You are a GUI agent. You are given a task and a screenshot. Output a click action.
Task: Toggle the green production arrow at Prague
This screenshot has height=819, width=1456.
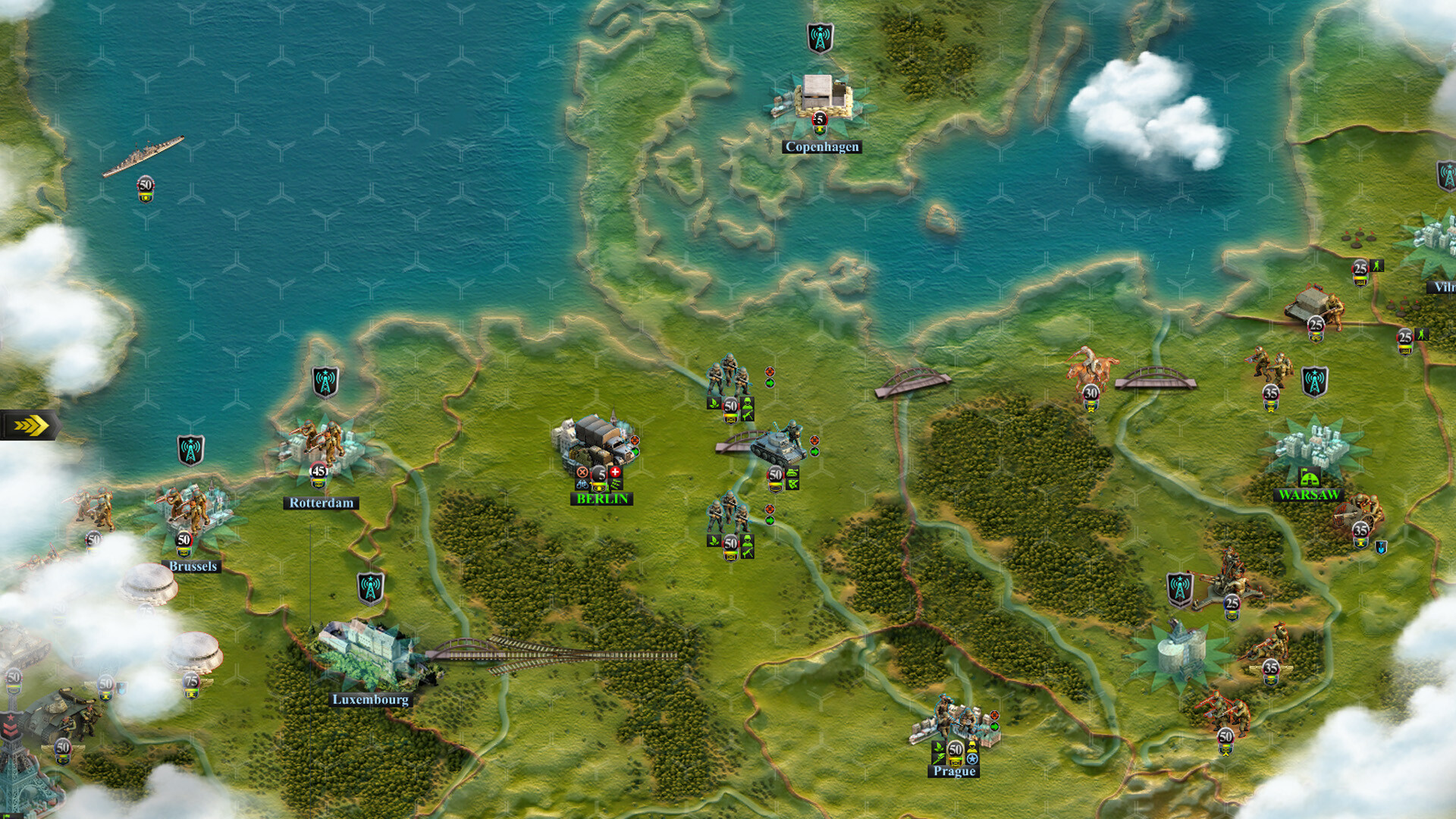point(994,726)
